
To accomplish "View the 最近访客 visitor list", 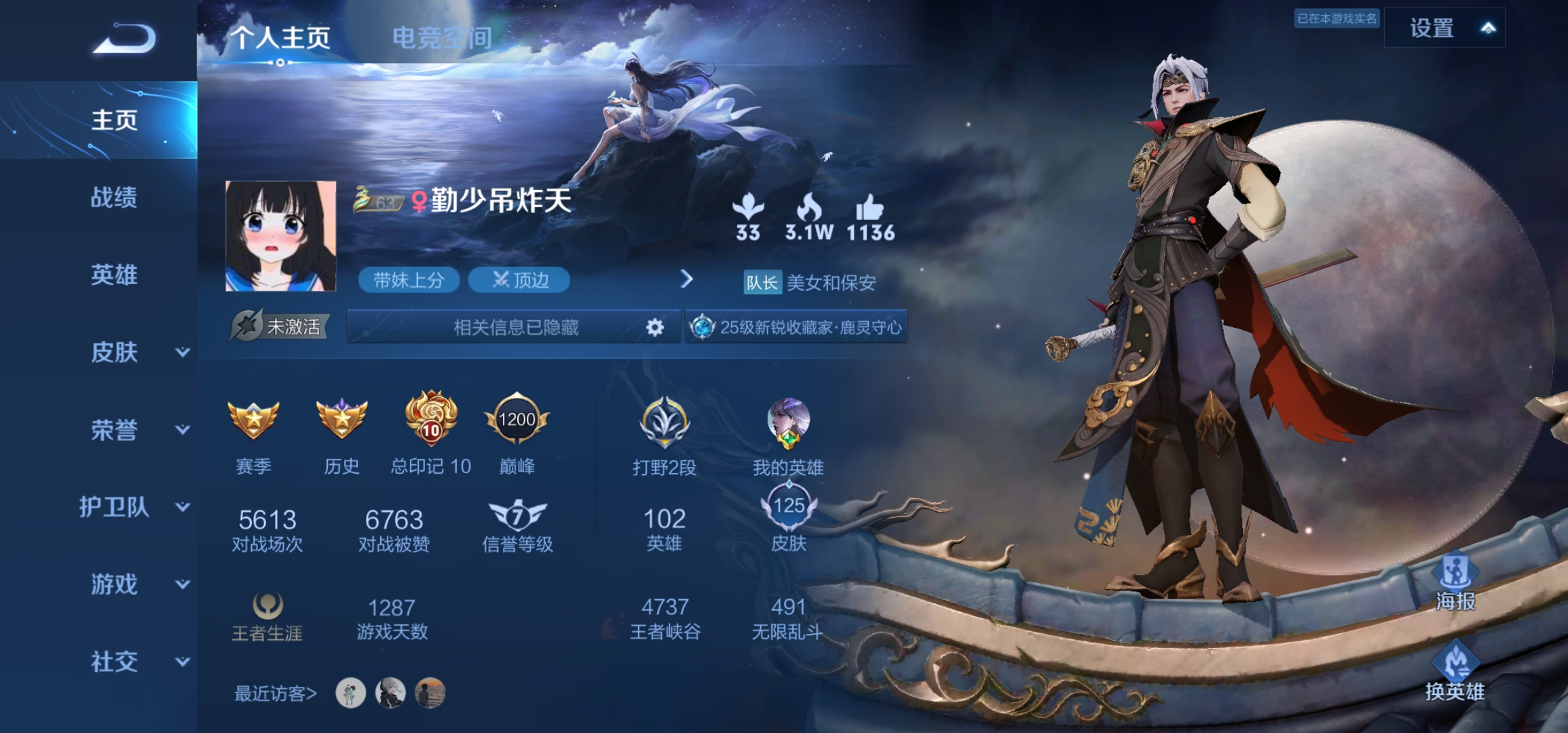I will (x=276, y=694).
